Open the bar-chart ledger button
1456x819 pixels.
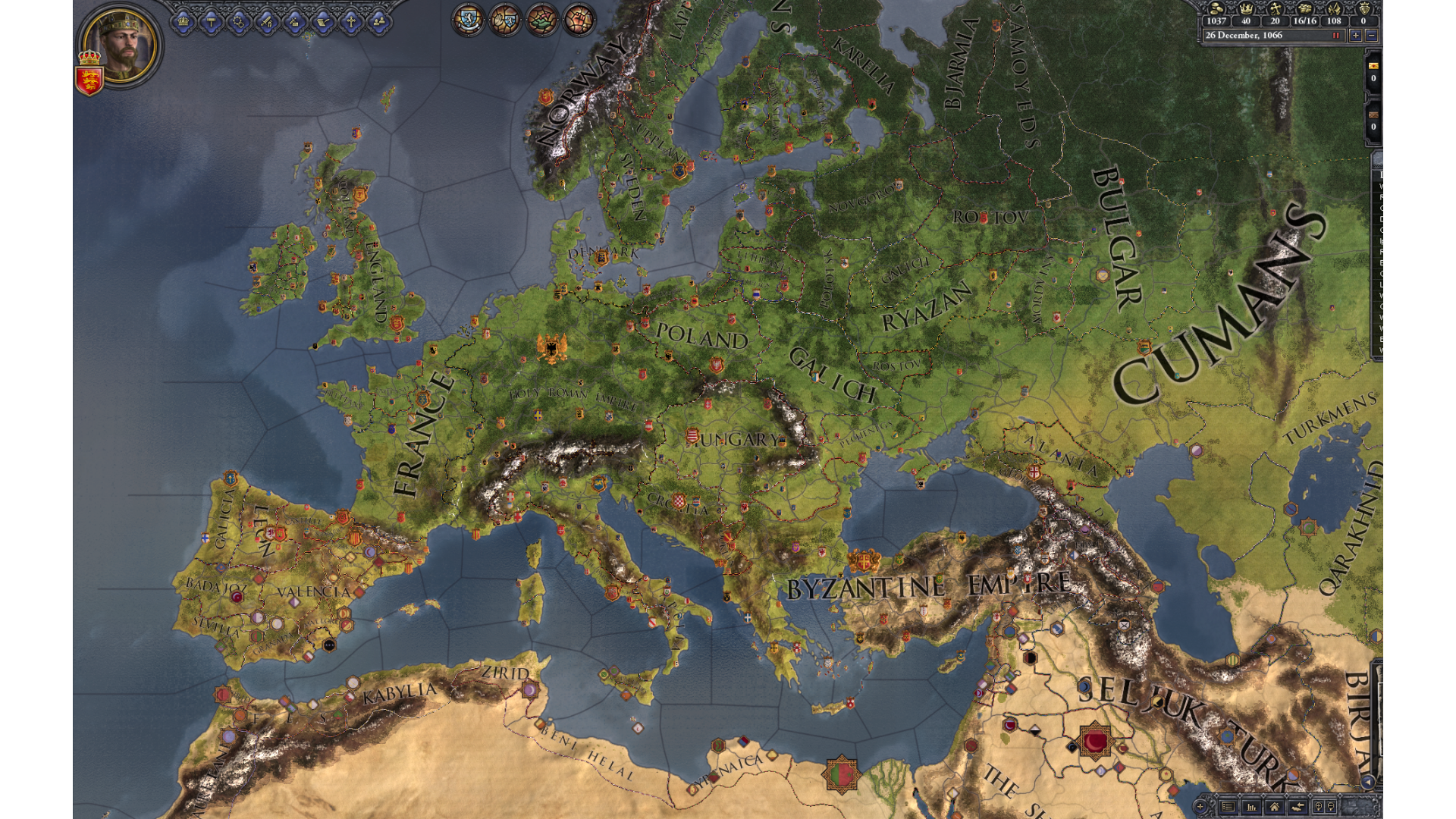tap(1251, 806)
